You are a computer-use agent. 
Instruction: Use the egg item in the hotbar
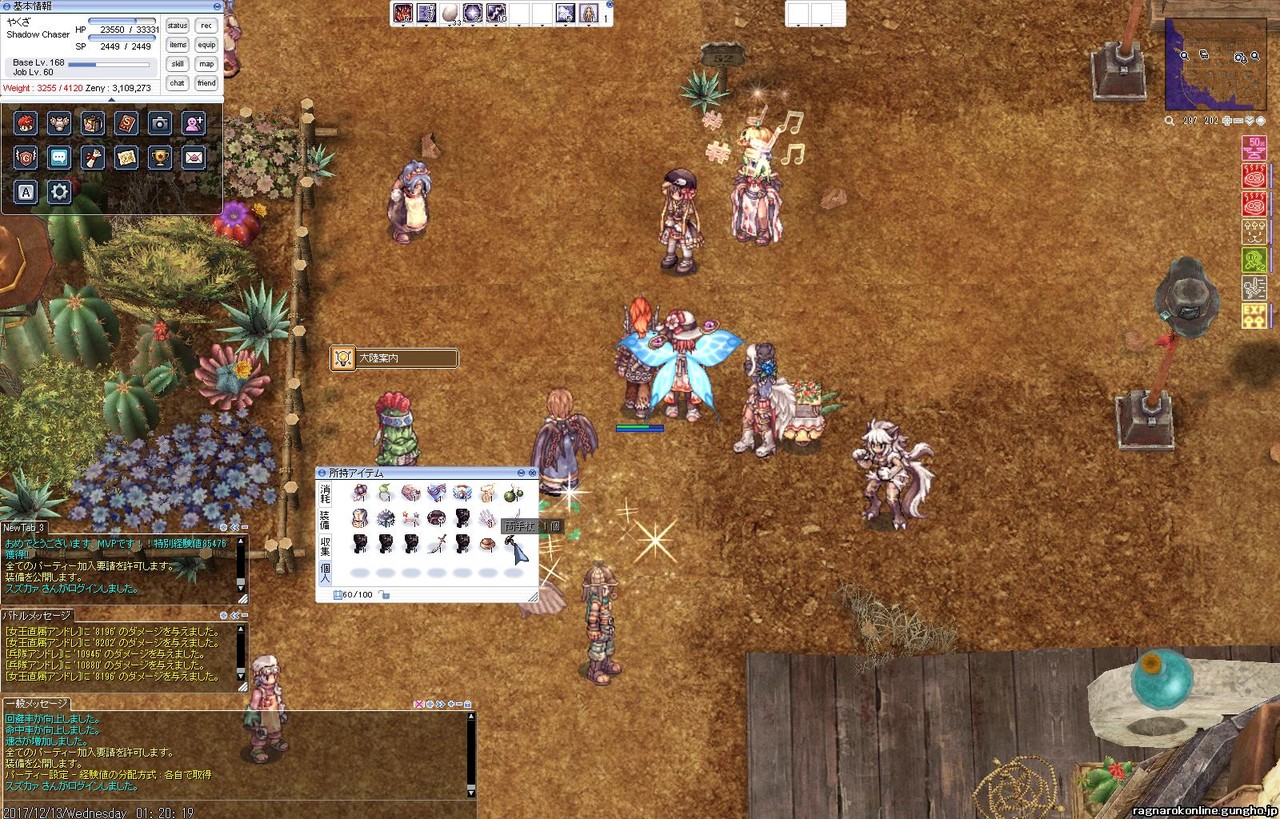[450, 13]
